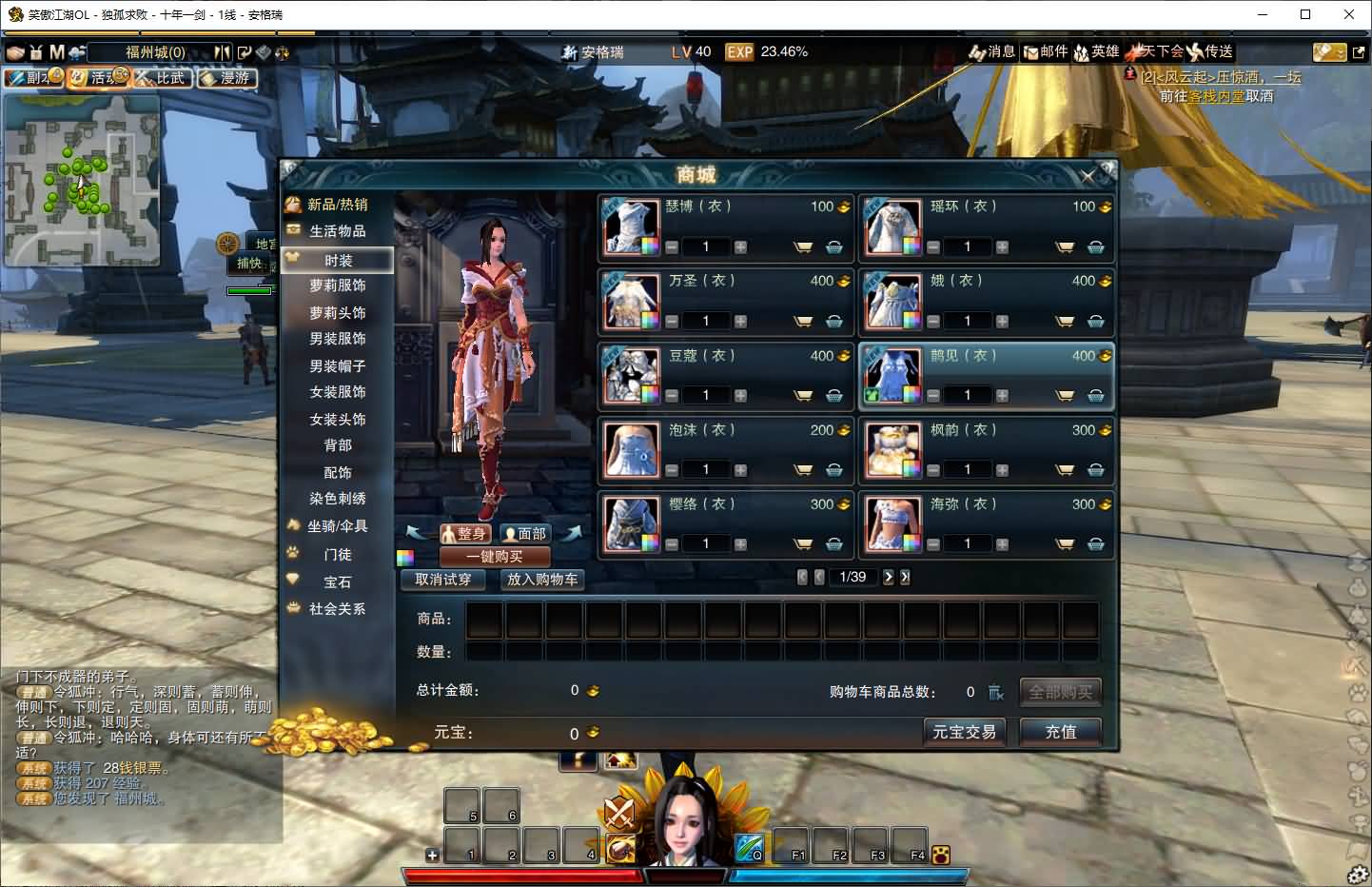The height and width of the screenshot is (887, 1372).
Task: Click the 充值 recharge button
Action: pyautogui.click(x=1060, y=732)
